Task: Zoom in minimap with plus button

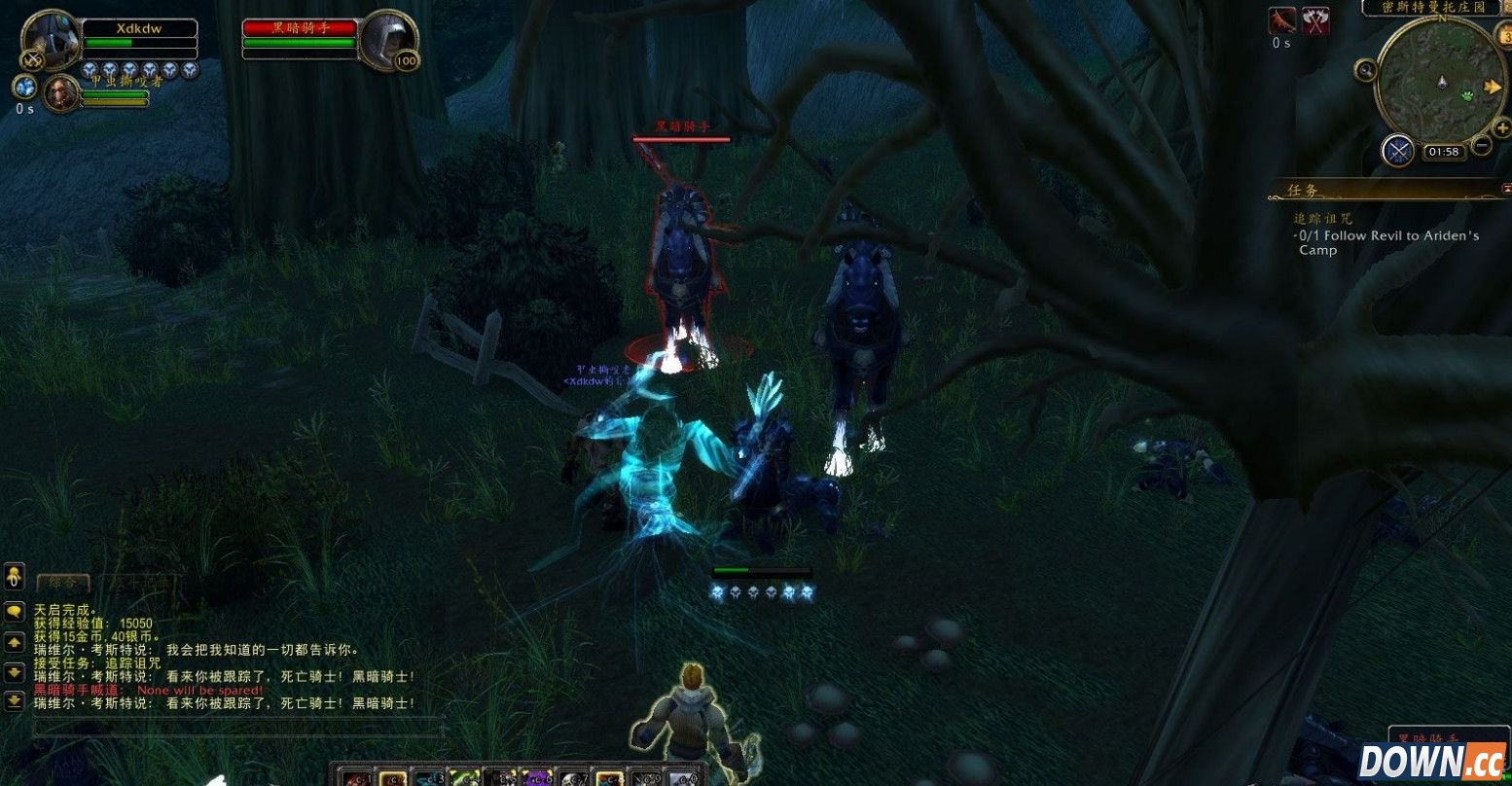Action: pyautogui.click(x=1501, y=128)
